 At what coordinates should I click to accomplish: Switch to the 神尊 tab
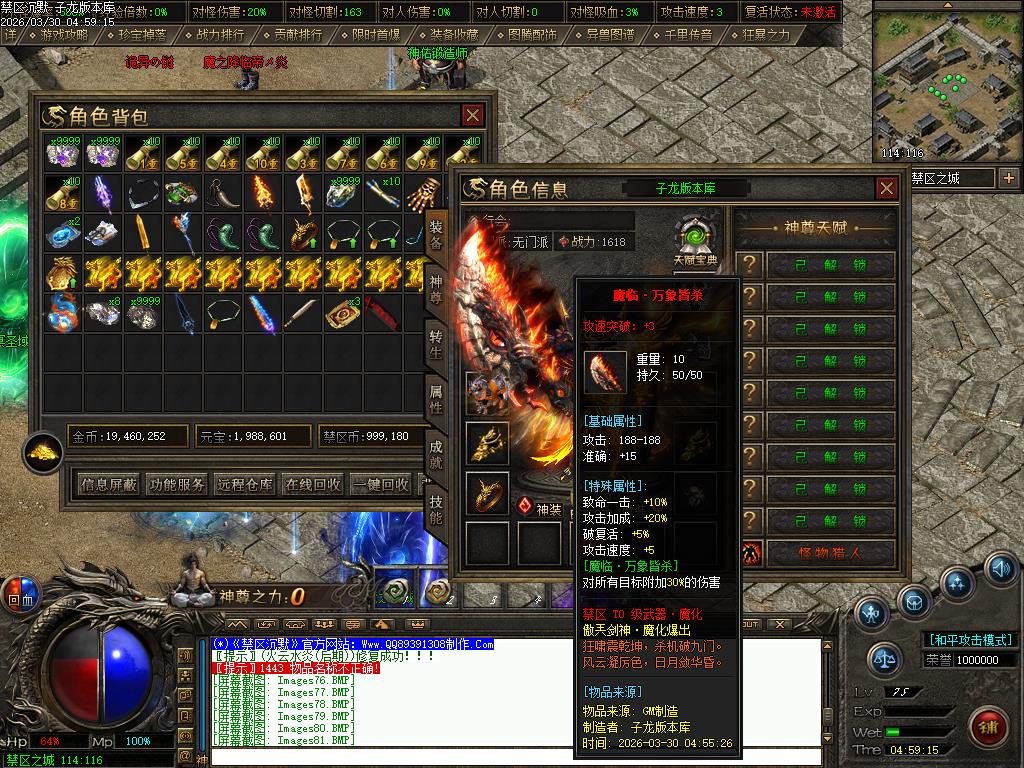(x=436, y=286)
